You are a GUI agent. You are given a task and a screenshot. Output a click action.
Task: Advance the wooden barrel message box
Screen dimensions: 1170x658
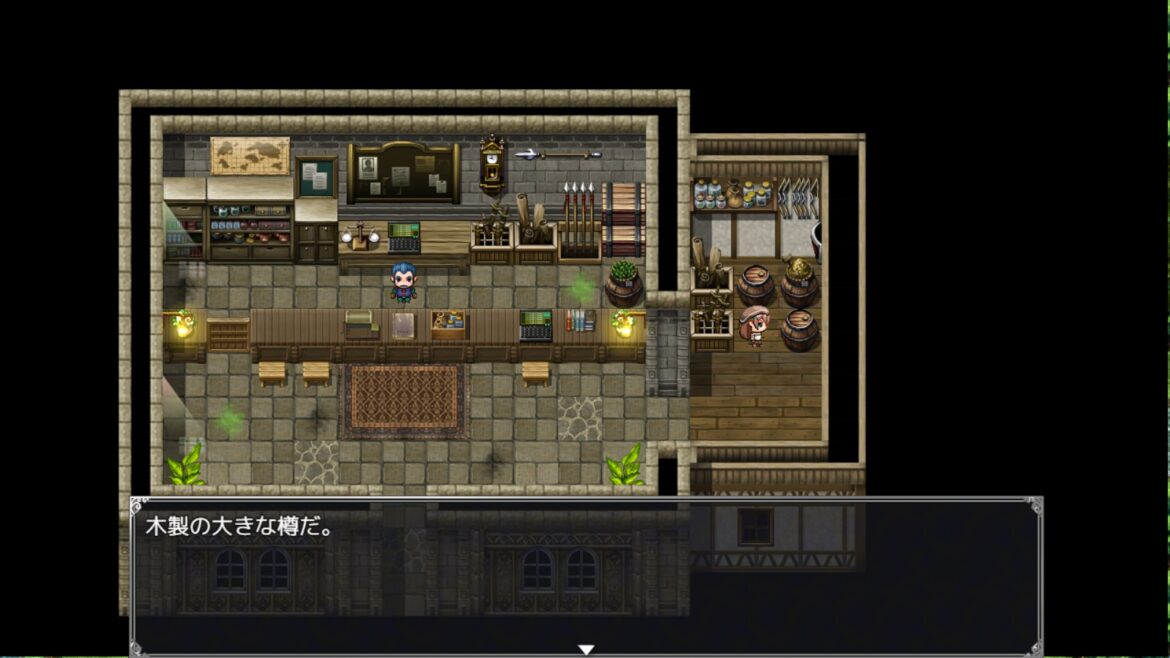tap(586, 575)
